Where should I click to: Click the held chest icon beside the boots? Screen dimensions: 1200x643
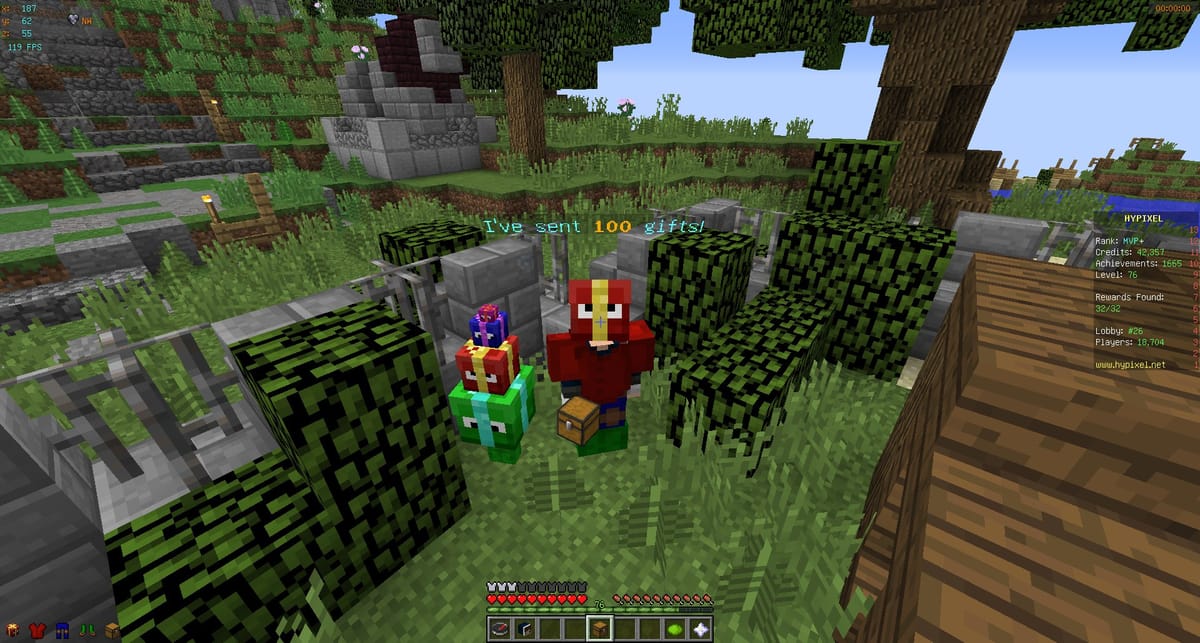(x=111, y=630)
